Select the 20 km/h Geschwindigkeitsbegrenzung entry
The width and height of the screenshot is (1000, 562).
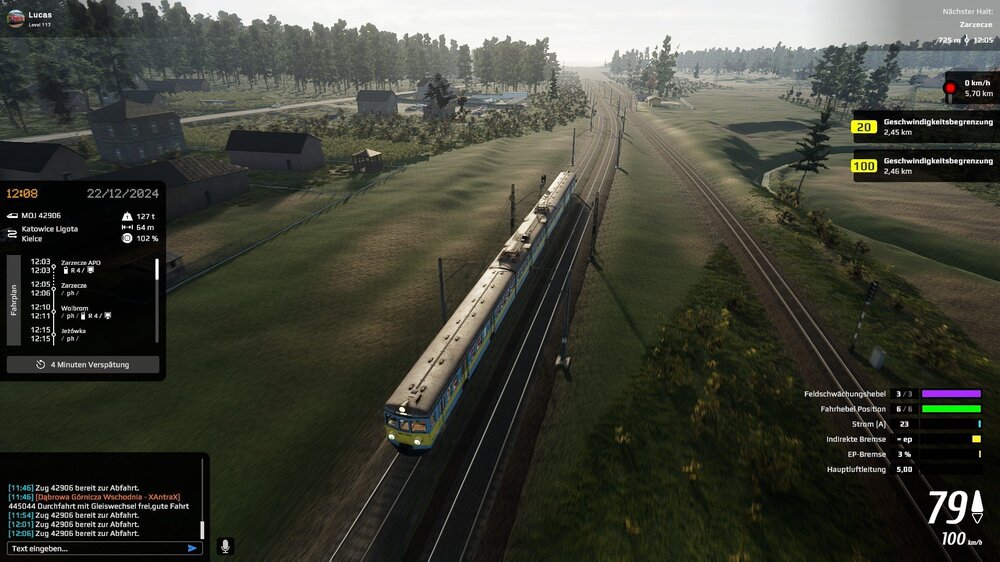coord(922,127)
